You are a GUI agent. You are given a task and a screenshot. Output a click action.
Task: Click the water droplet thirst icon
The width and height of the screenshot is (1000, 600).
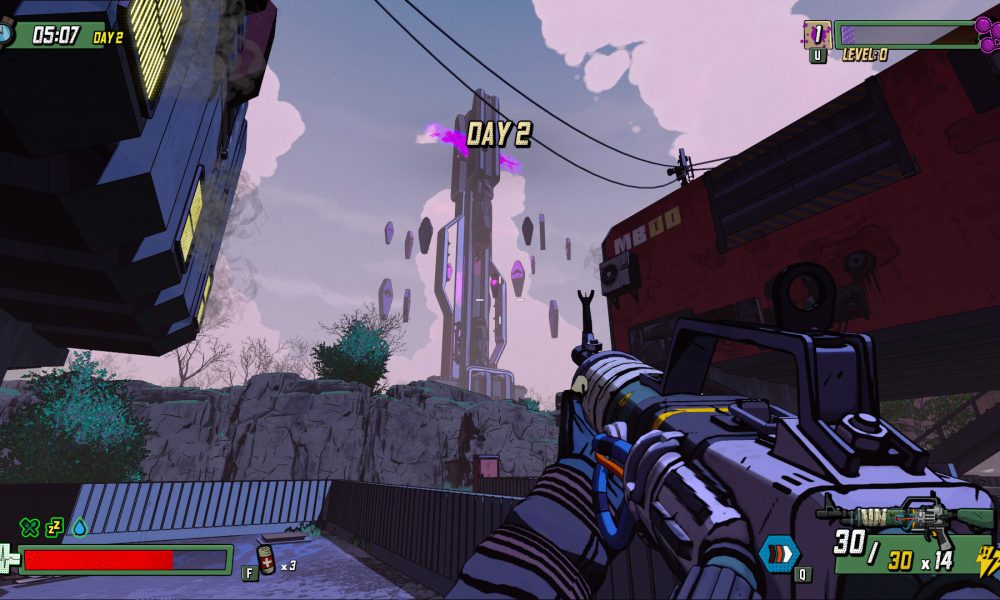(x=79, y=526)
